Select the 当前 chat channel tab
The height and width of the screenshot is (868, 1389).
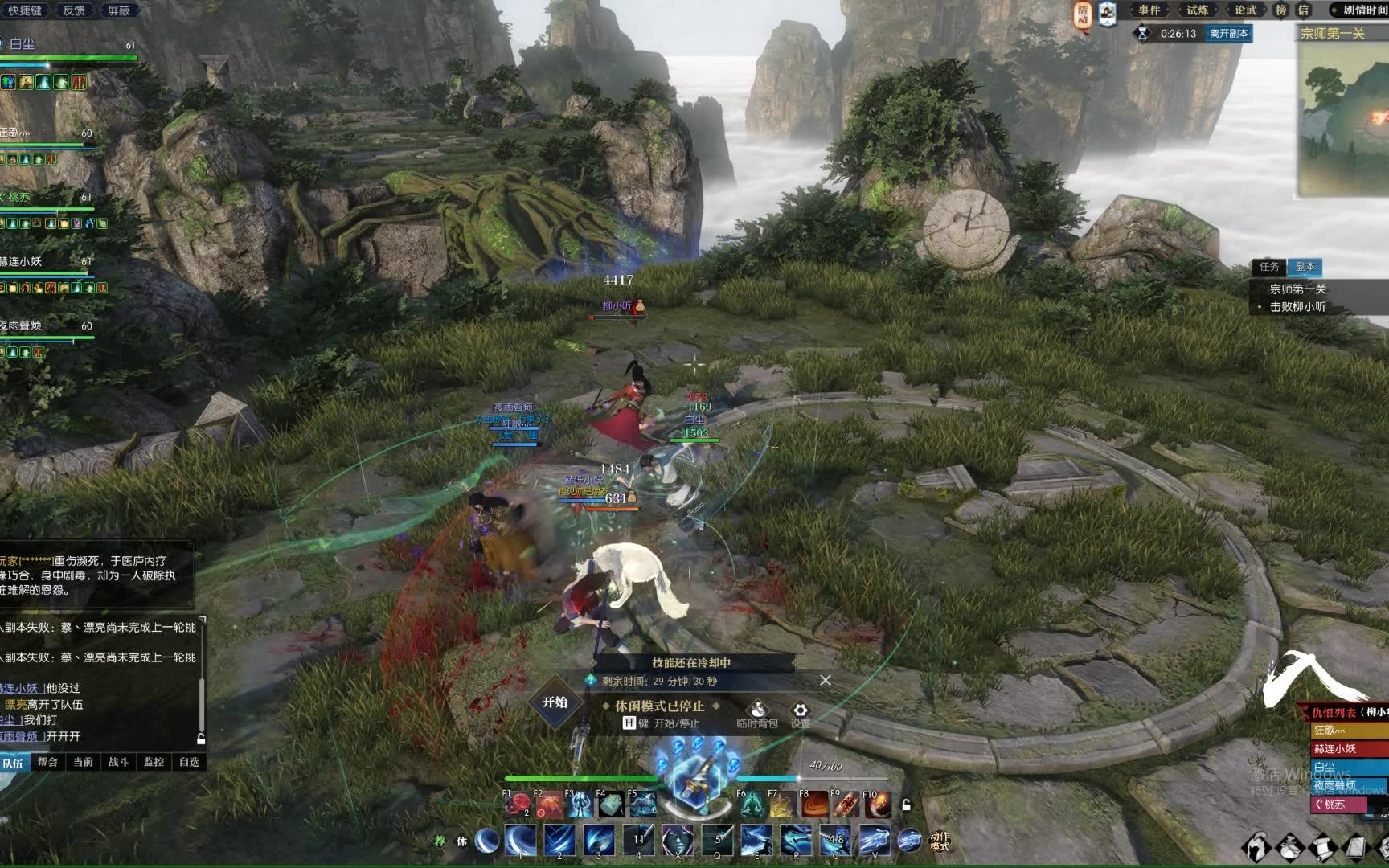tap(83, 762)
